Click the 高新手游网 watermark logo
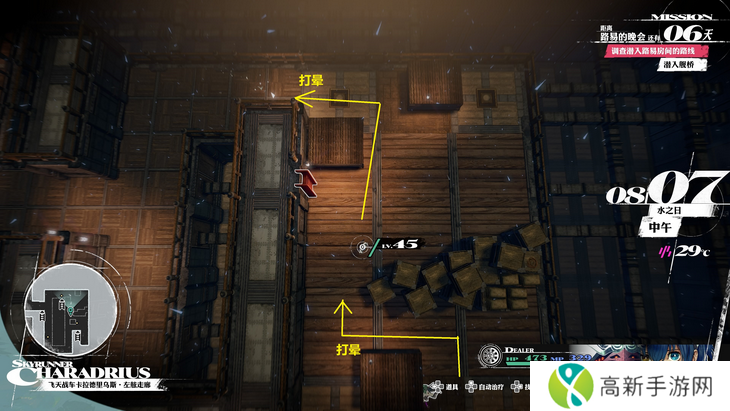Viewport: 730px width, 411px height. click(x=630, y=383)
